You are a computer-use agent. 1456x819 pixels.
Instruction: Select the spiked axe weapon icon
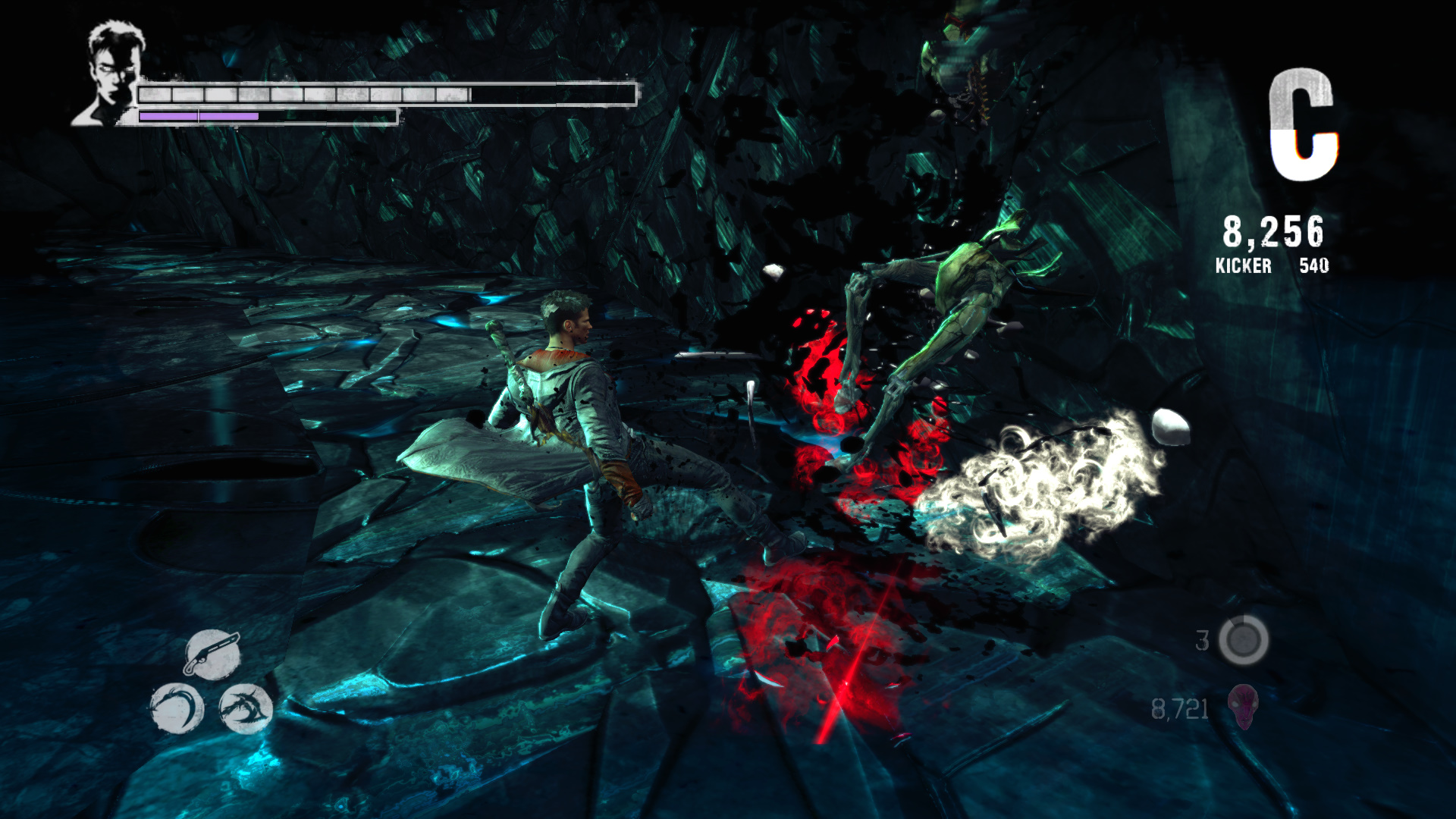[245, 708]
